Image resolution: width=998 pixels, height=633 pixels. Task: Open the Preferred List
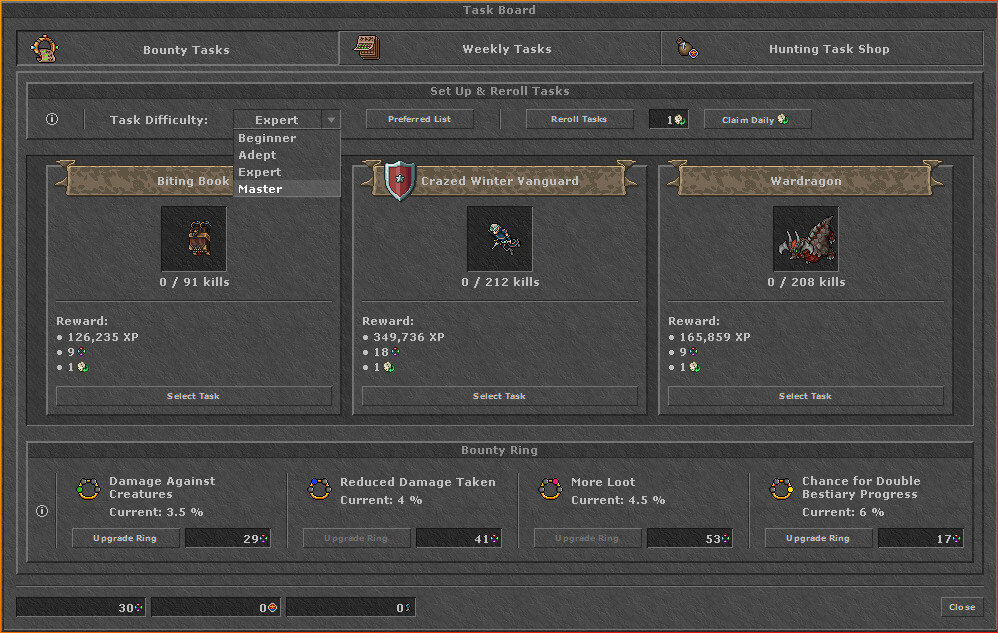(419, 119)
